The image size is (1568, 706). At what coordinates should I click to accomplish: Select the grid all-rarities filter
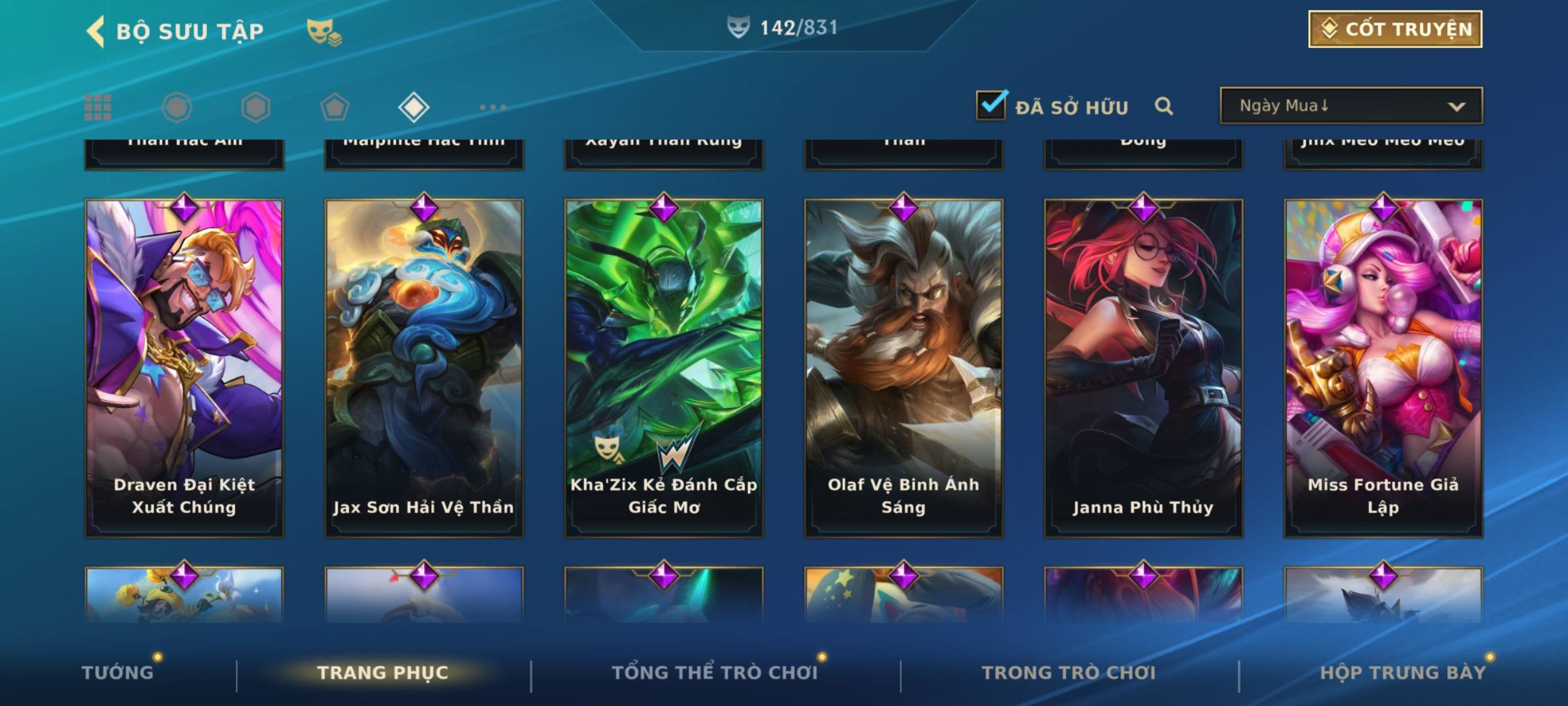98,107
